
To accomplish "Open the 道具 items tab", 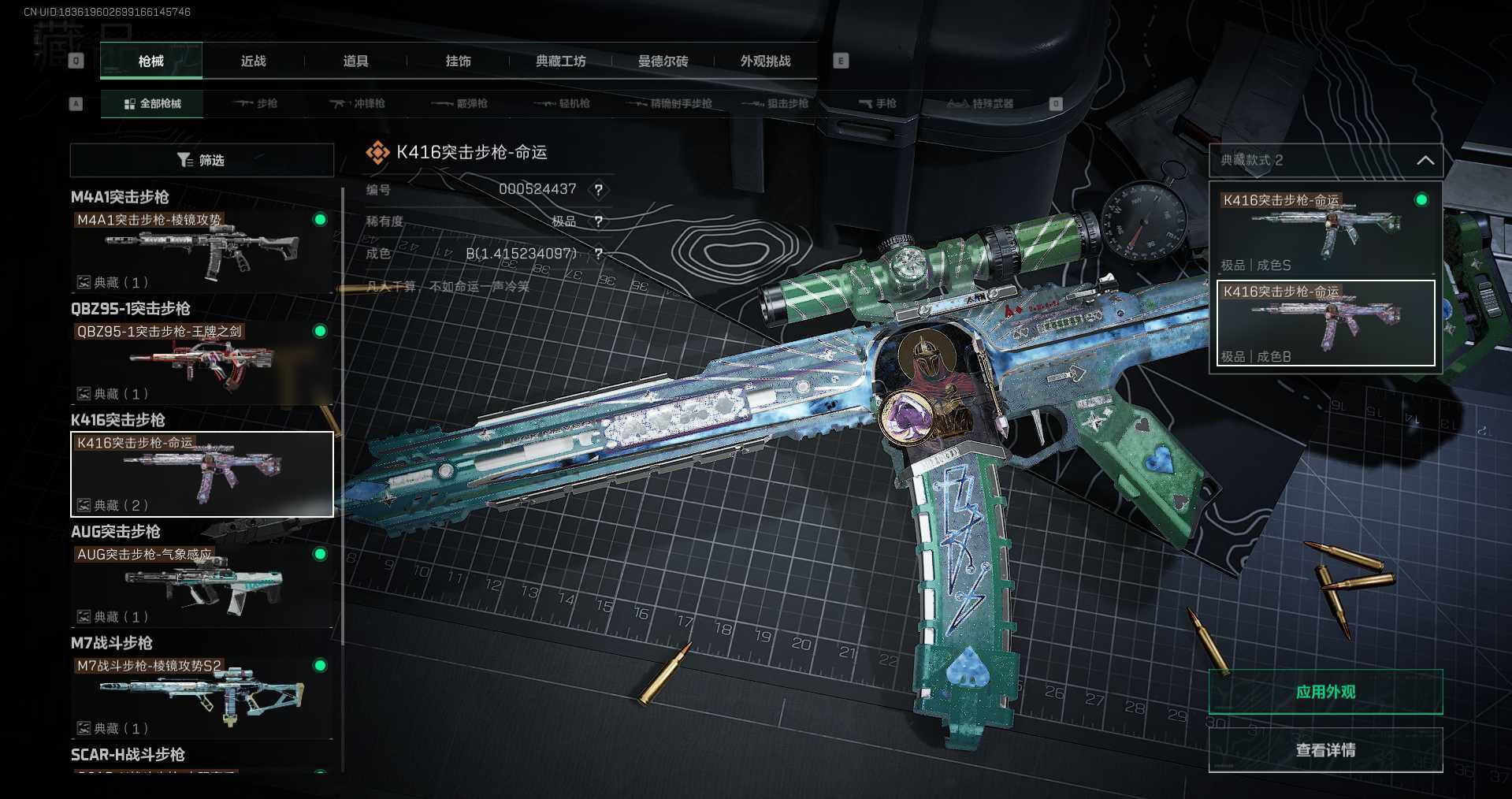I will pos(355,61).
